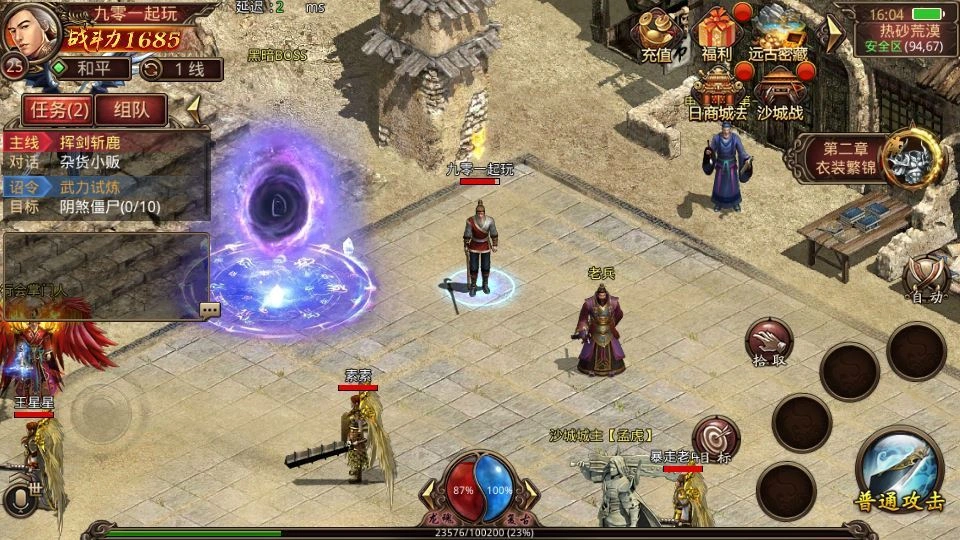Switch server line via the 1线 button
The height and width of the screenshot is (540, 960).
[x=180, y=69]
